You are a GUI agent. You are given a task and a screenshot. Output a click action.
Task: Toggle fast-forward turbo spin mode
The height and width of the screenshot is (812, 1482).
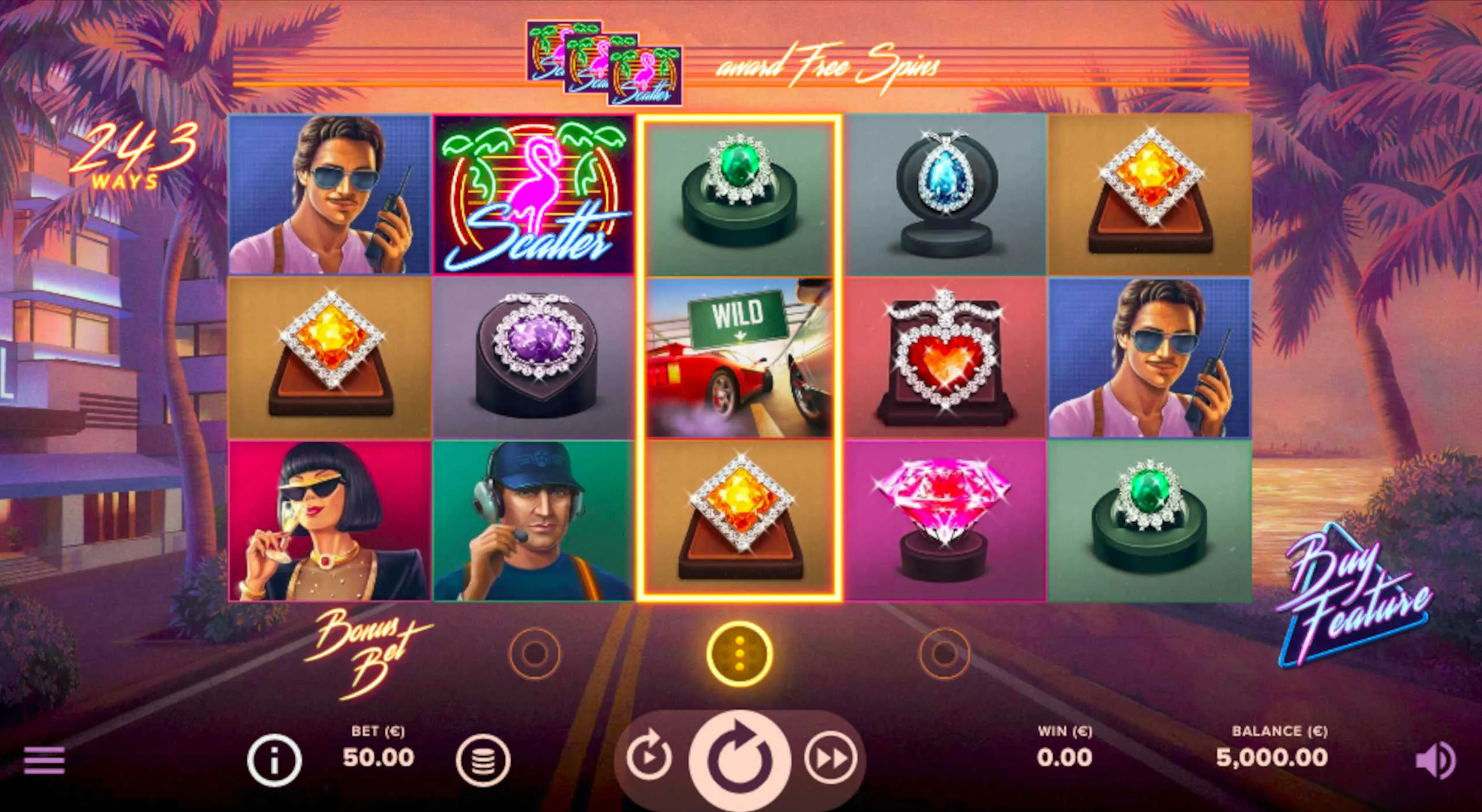831,758
